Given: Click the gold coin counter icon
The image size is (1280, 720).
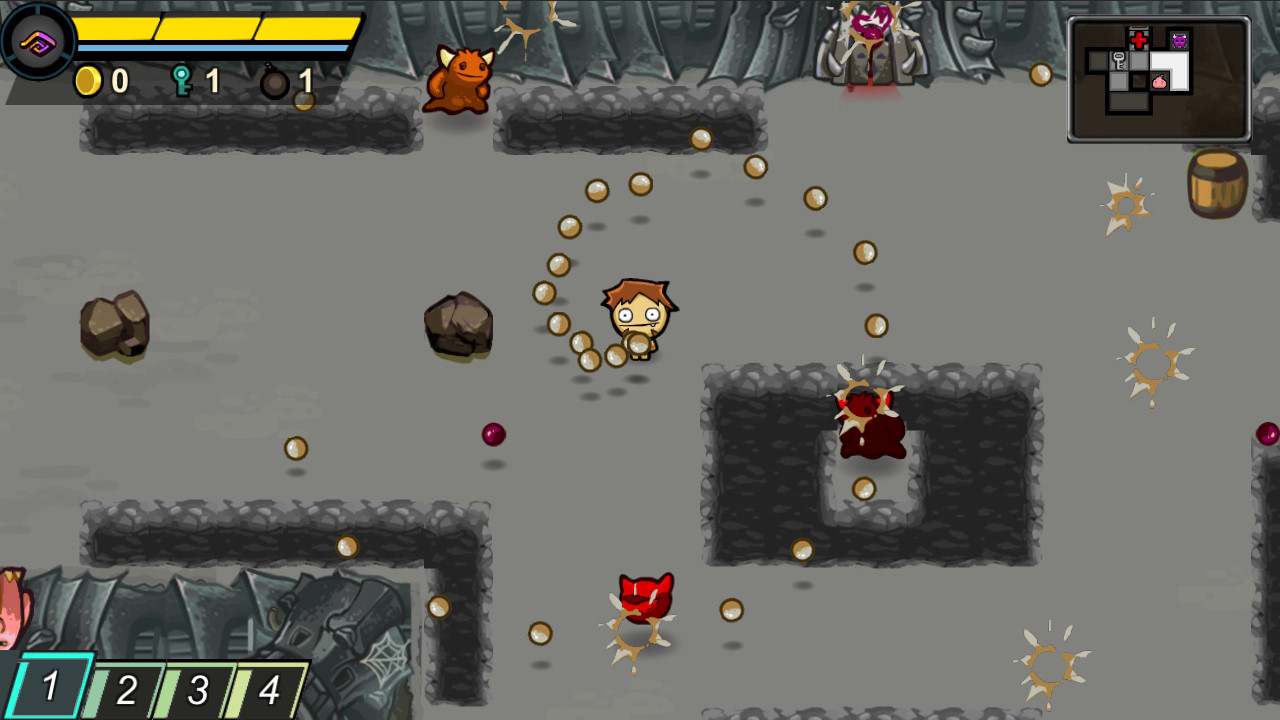Looking at the screenshot, I should pos(88,83).
